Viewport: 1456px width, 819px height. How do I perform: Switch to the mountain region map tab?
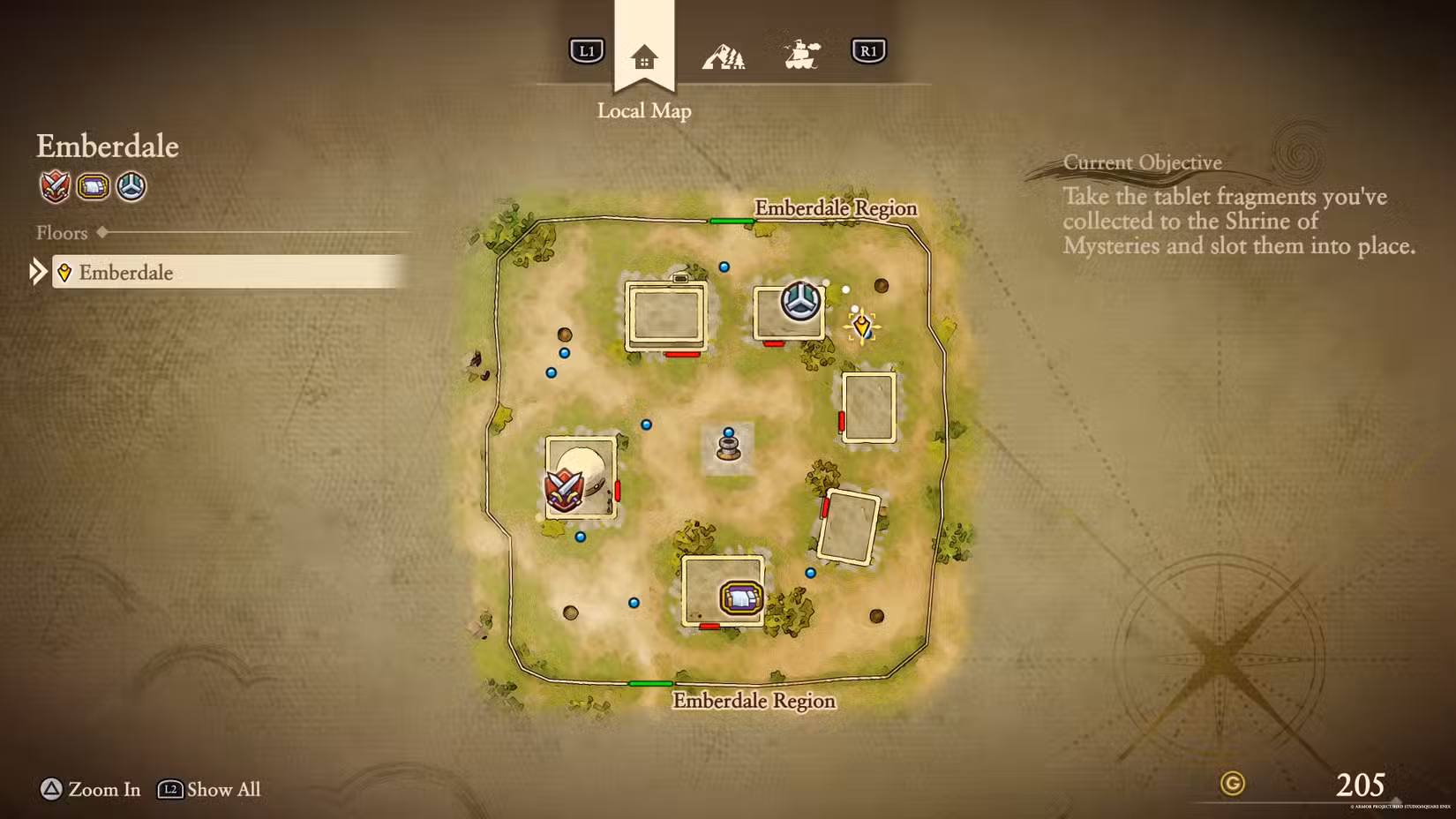coord(723,57)
